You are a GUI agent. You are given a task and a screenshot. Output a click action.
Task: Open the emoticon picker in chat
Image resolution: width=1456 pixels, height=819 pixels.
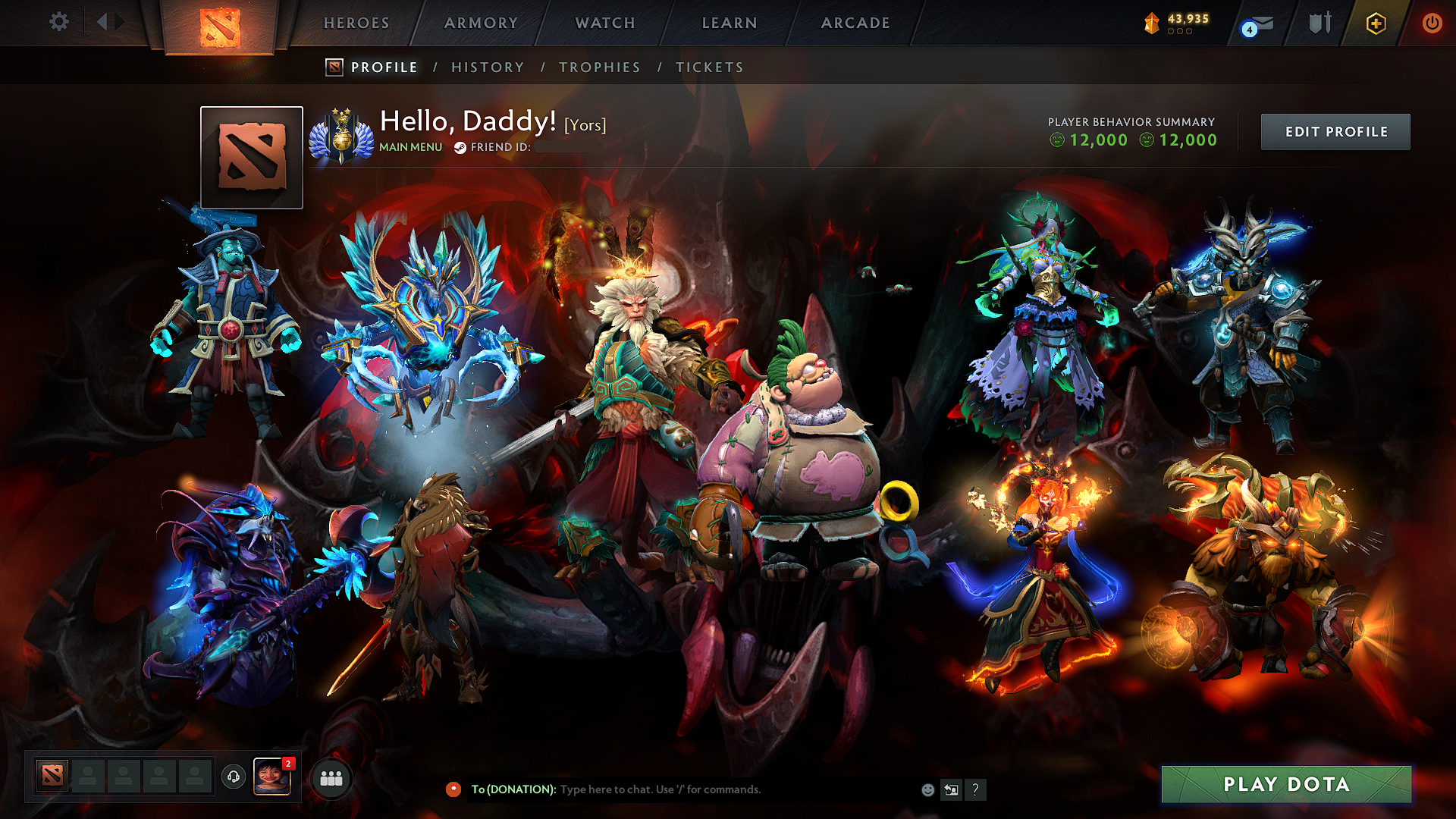pos(927,789)
